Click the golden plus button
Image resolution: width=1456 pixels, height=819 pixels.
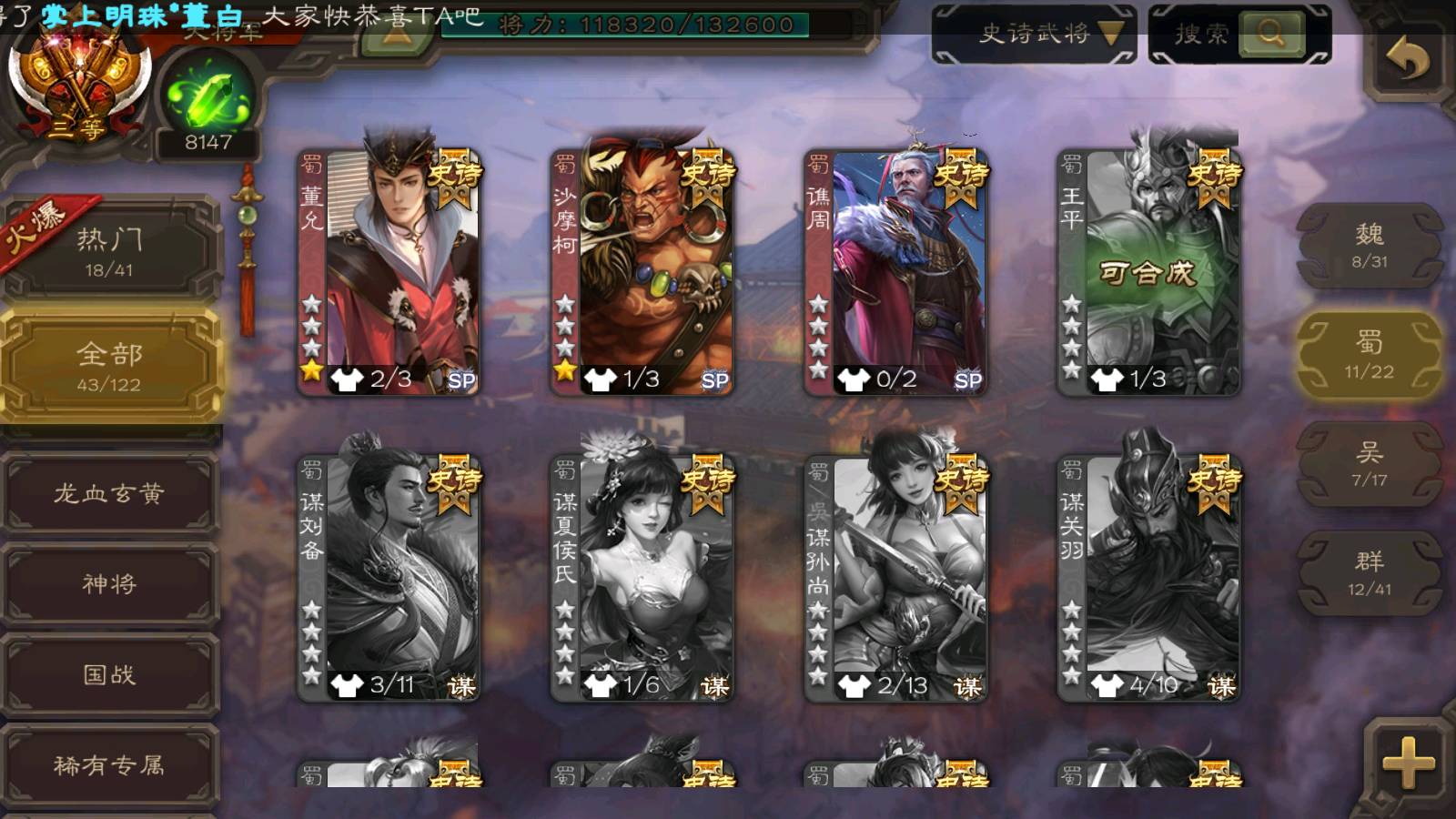coord(1407,761)
